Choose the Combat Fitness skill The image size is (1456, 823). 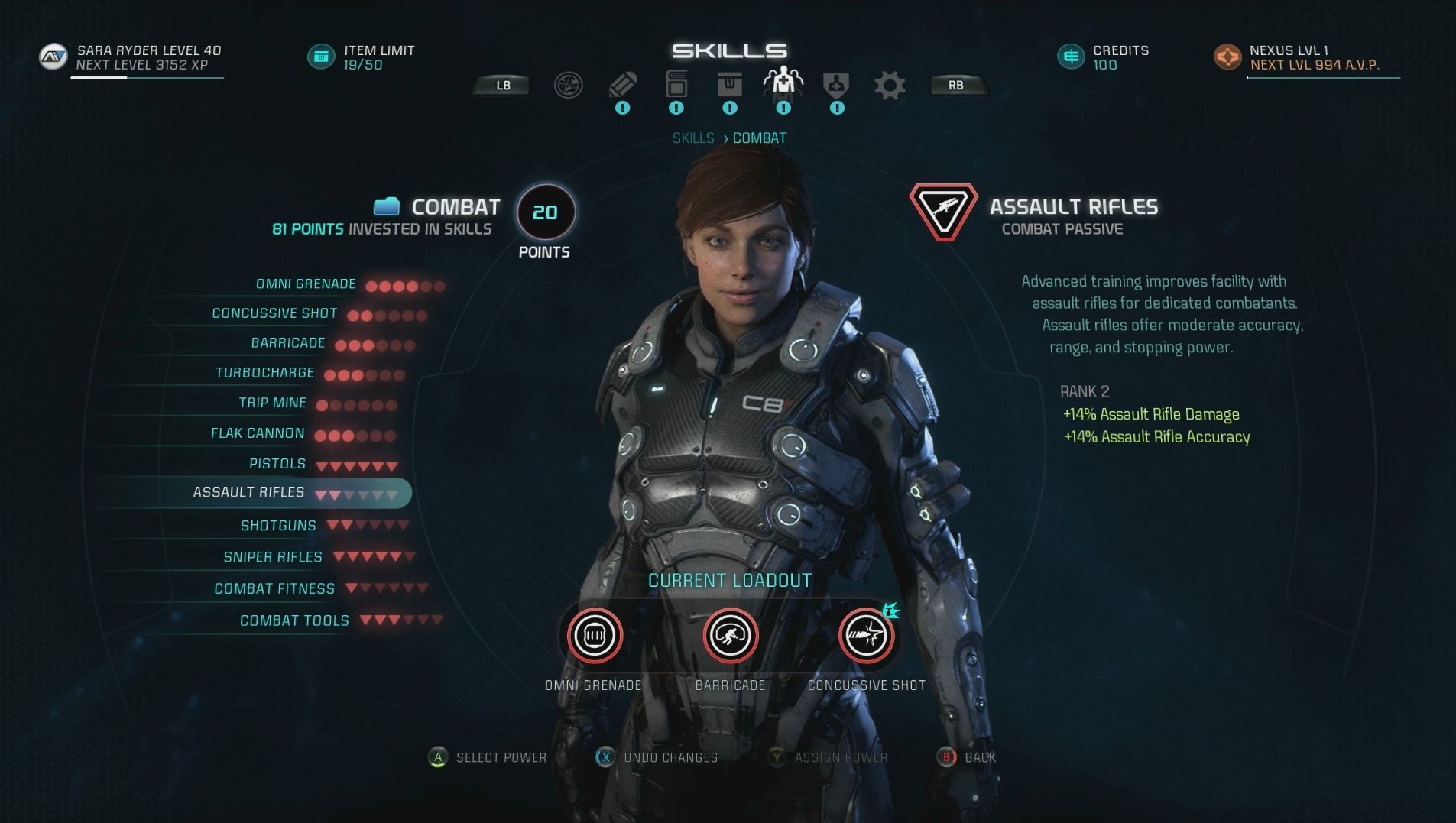pos(274,588)
